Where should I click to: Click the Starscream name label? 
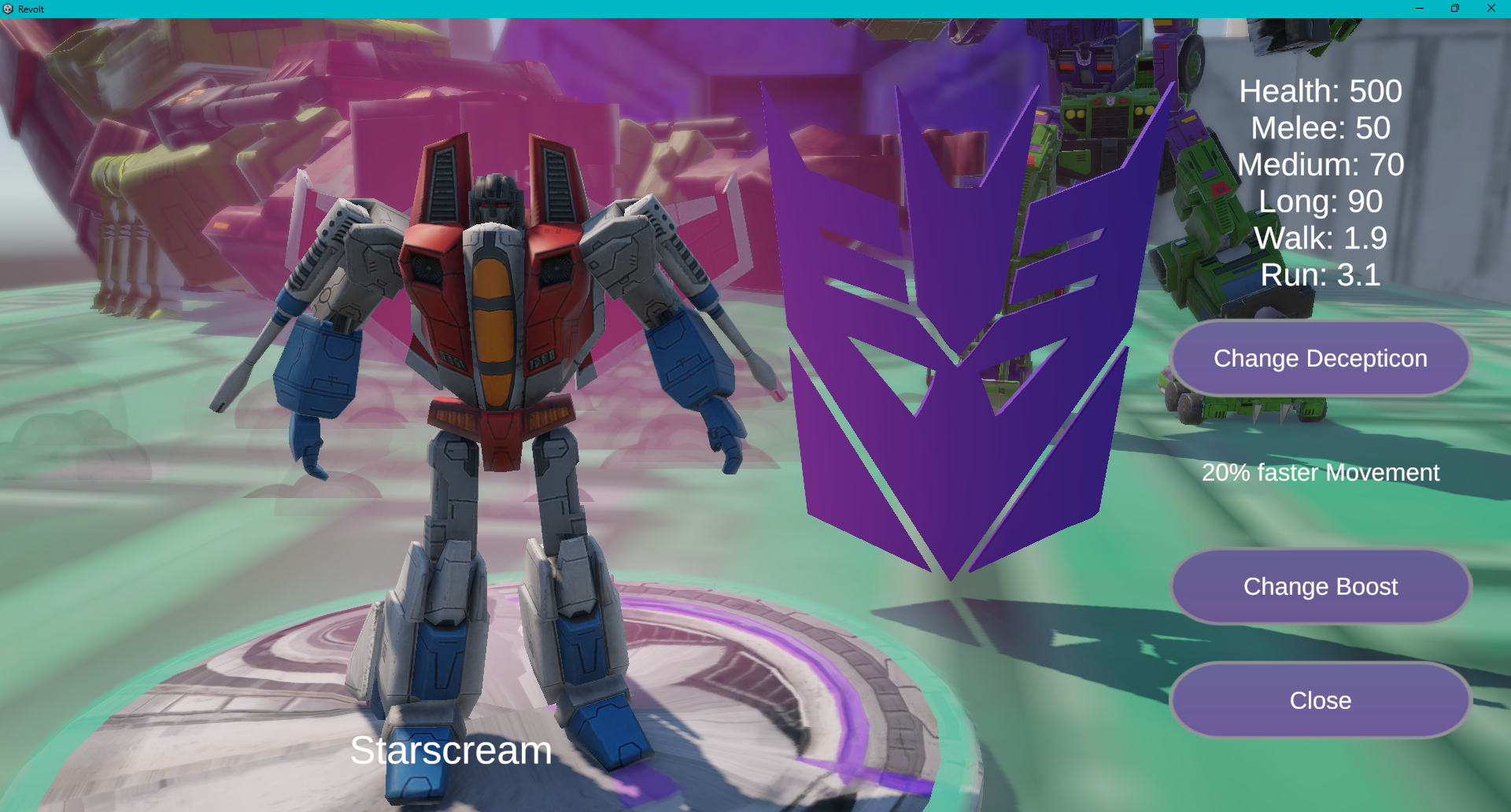point(452,751)
